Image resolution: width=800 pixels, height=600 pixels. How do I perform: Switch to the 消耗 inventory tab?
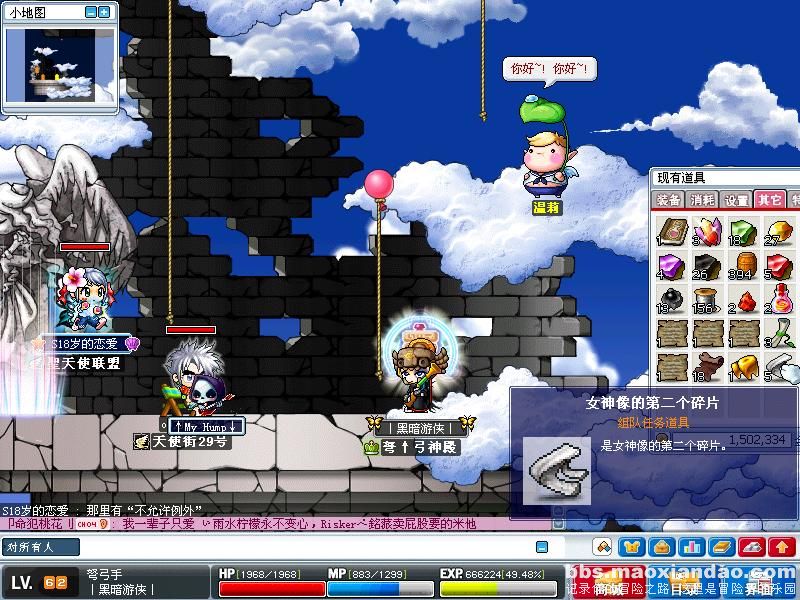click(x=703, y=200)
